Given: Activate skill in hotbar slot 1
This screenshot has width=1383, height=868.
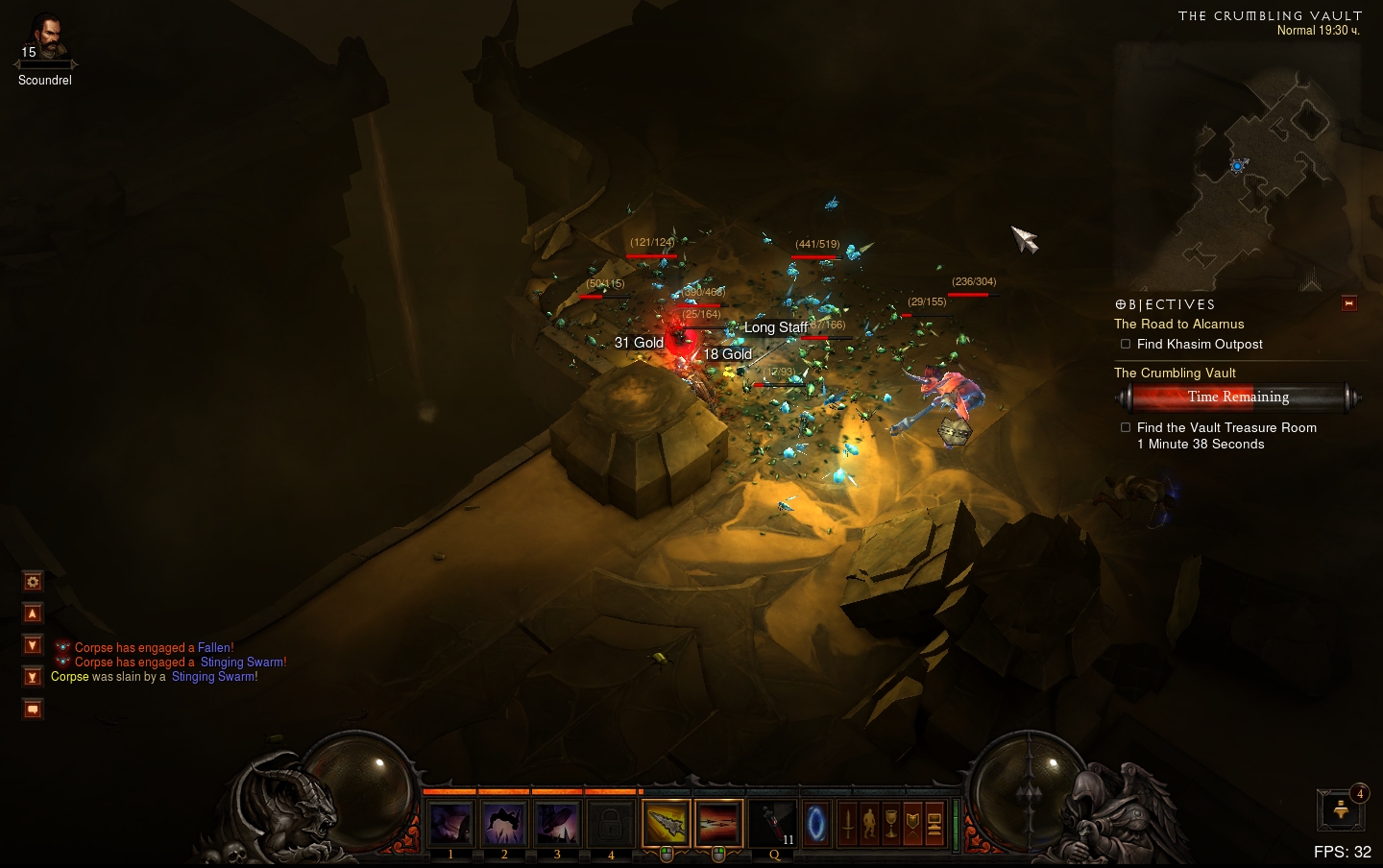Looking at the screenshot, I should pyautogui.click(x=450, y=824).
